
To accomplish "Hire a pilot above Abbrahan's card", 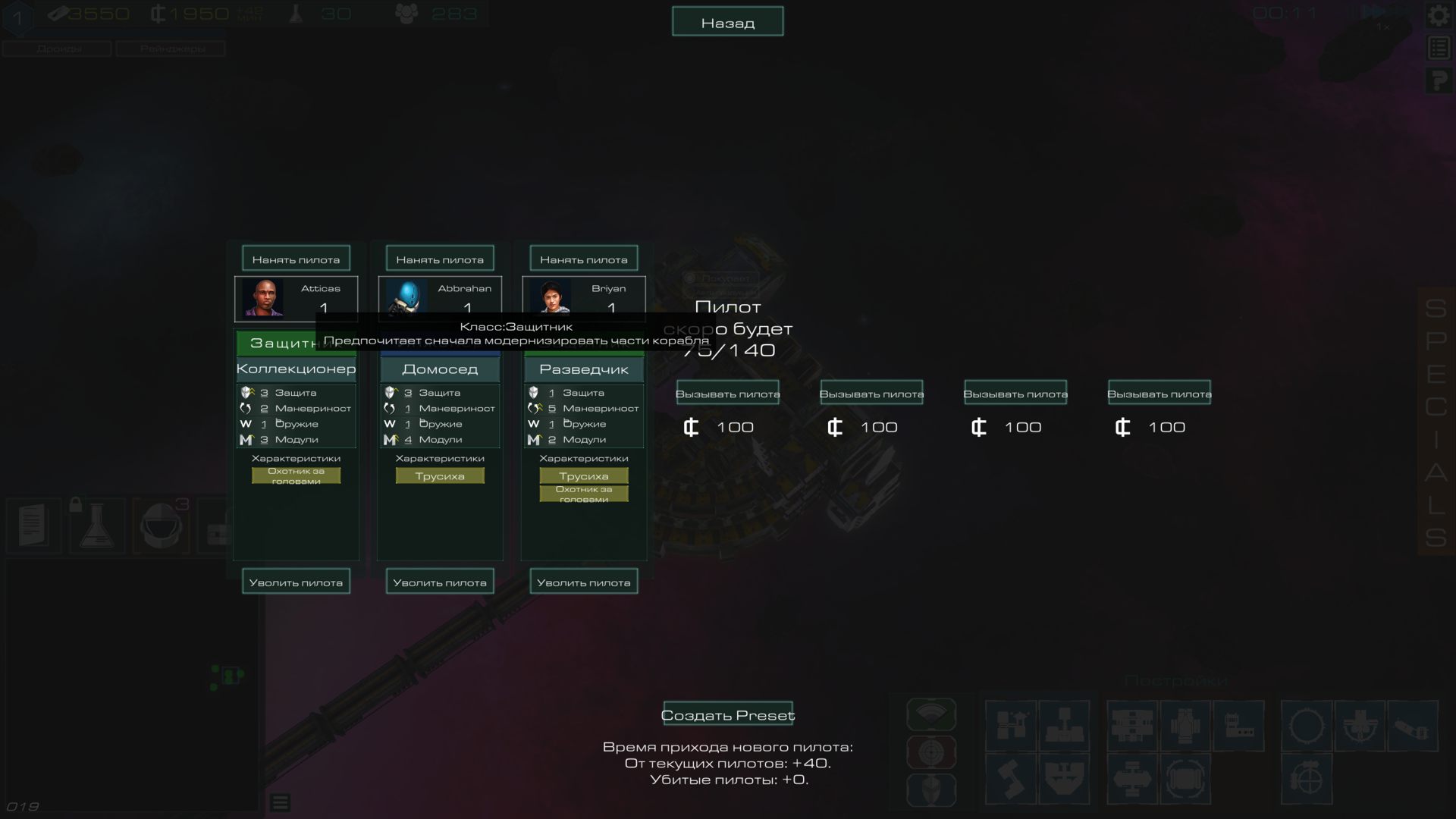I will click(440, 259).
